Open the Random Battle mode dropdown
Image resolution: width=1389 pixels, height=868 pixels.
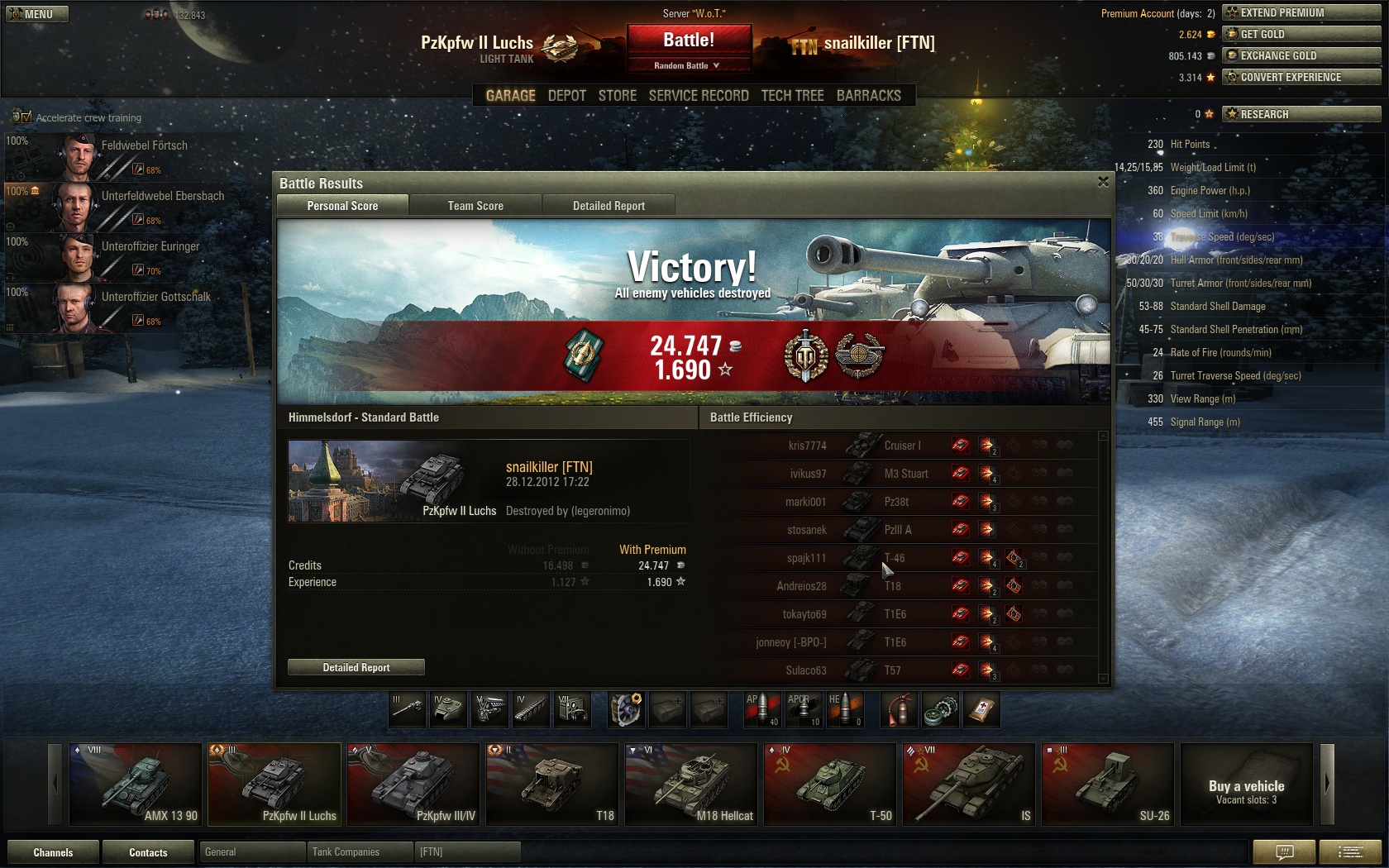[689, 65]
